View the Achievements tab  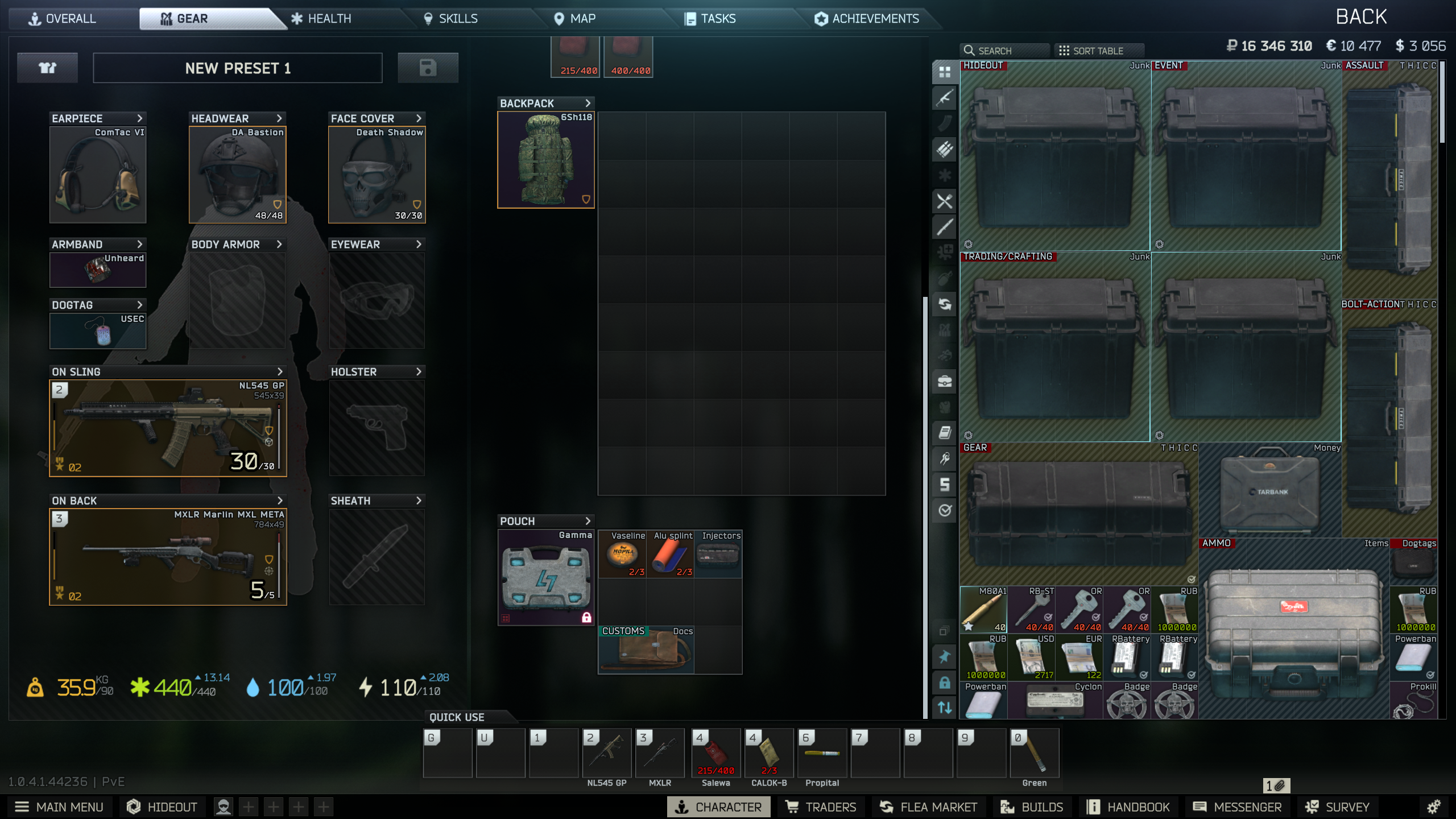pos(867,19)
